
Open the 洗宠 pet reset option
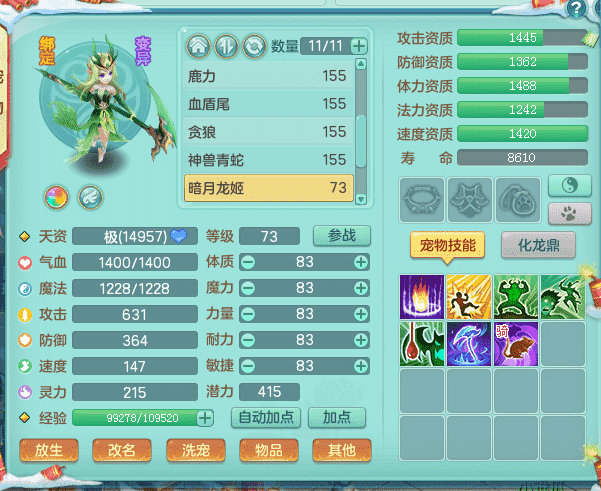(x=195, y=450)
